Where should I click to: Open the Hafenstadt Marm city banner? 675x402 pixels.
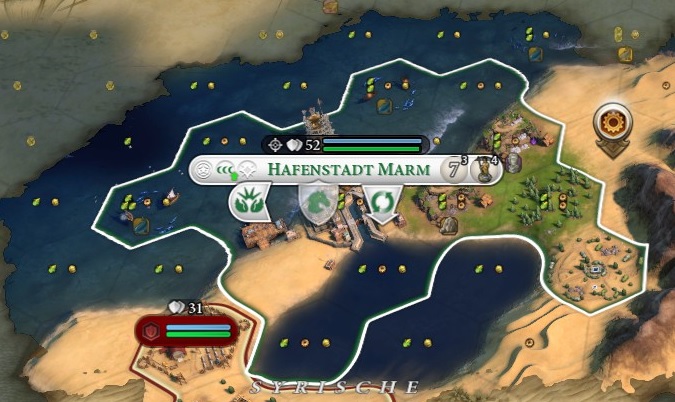pyautogui.click(x=348, y=169)
